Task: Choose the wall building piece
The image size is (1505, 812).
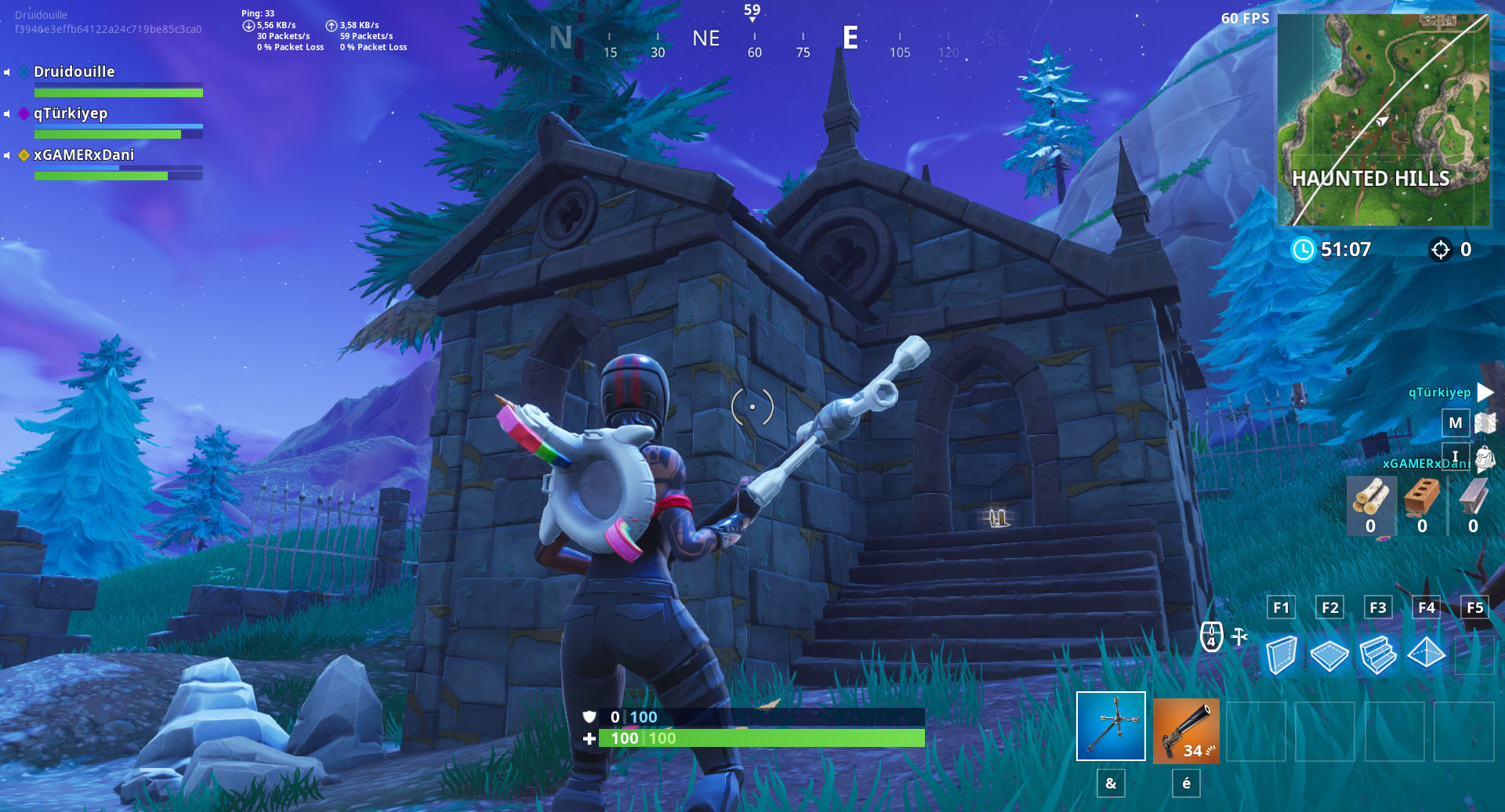Action: click(x=1281, y=654)
